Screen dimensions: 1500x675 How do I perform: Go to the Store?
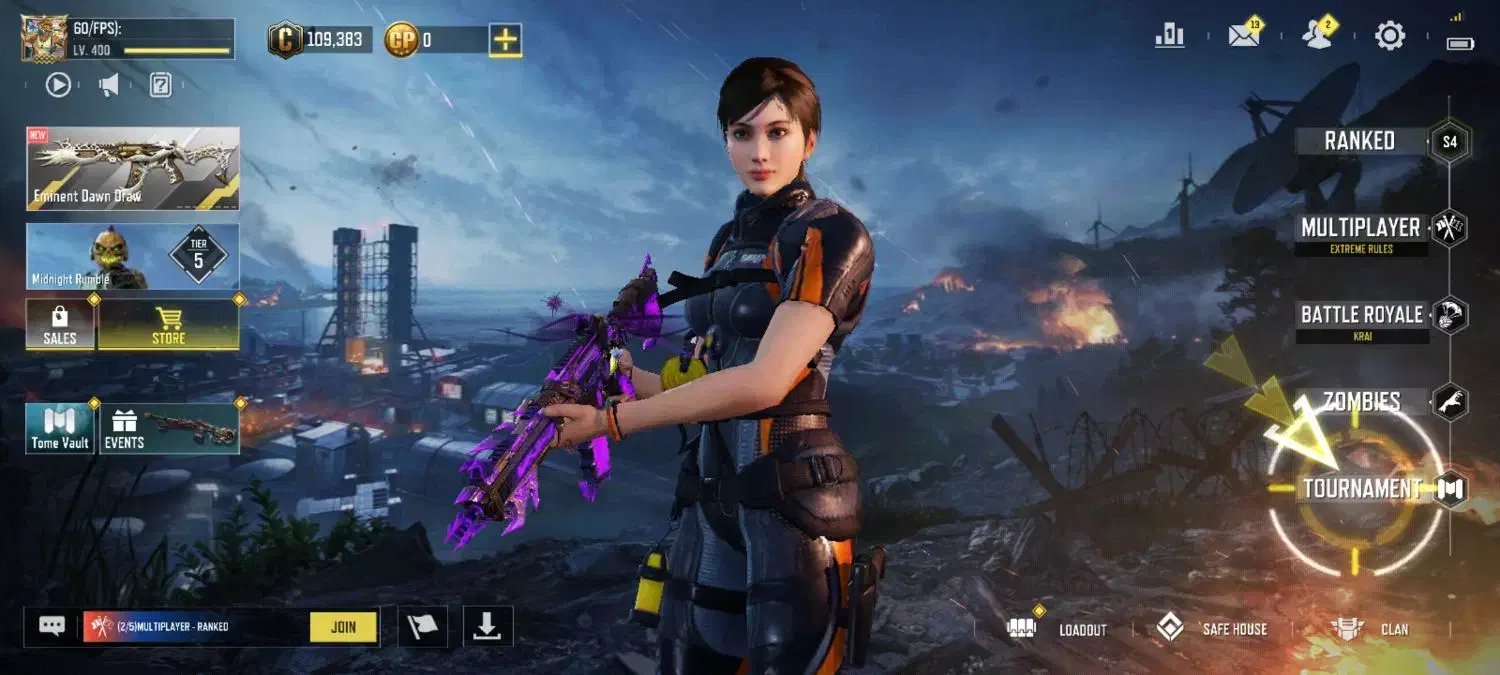pyautogui.click(x=168, y=325)
